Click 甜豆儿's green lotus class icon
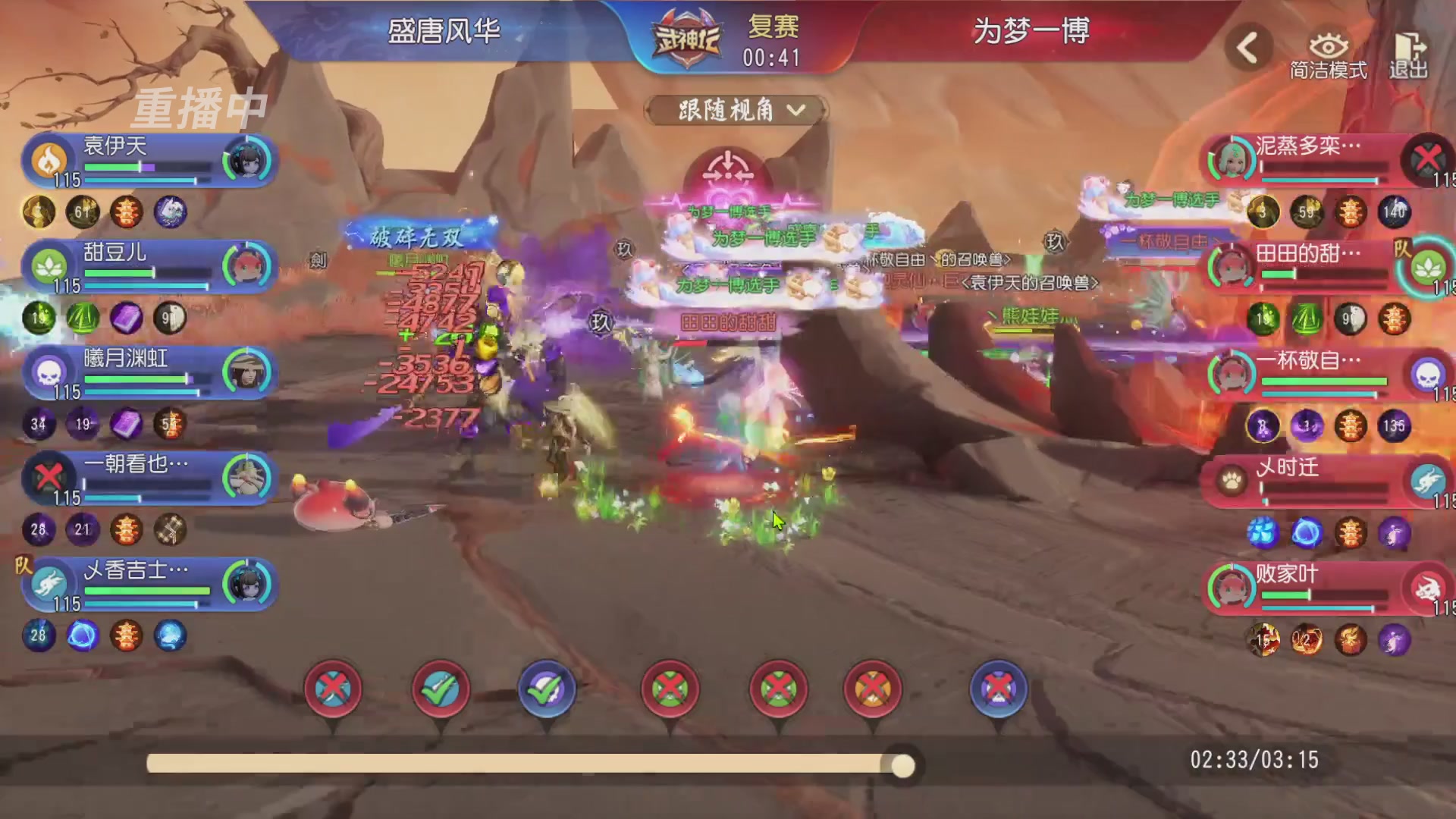This screenshot has width=1456, height=819. pos(50,267)
